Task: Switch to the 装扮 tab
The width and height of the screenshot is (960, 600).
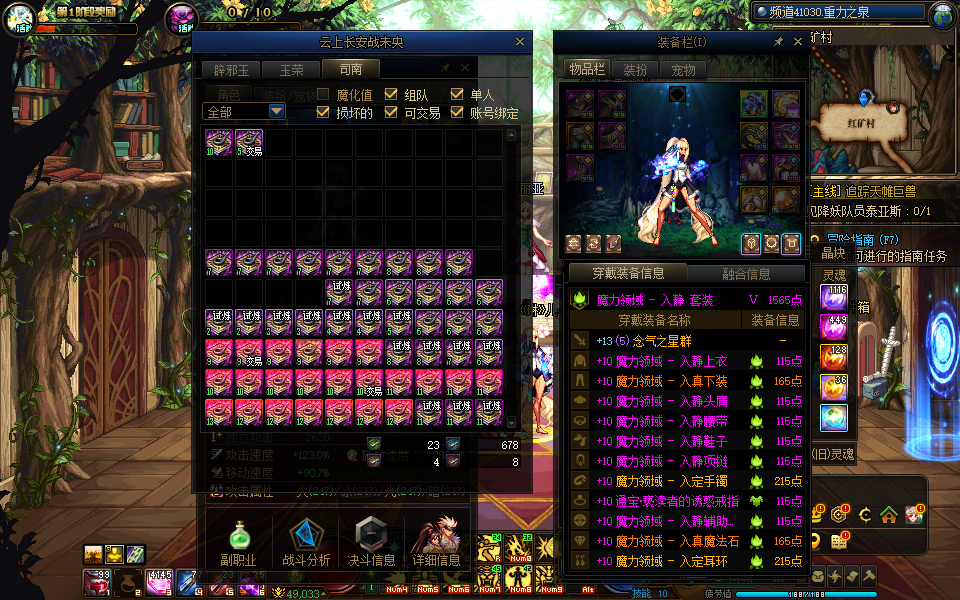Action: 635,70
